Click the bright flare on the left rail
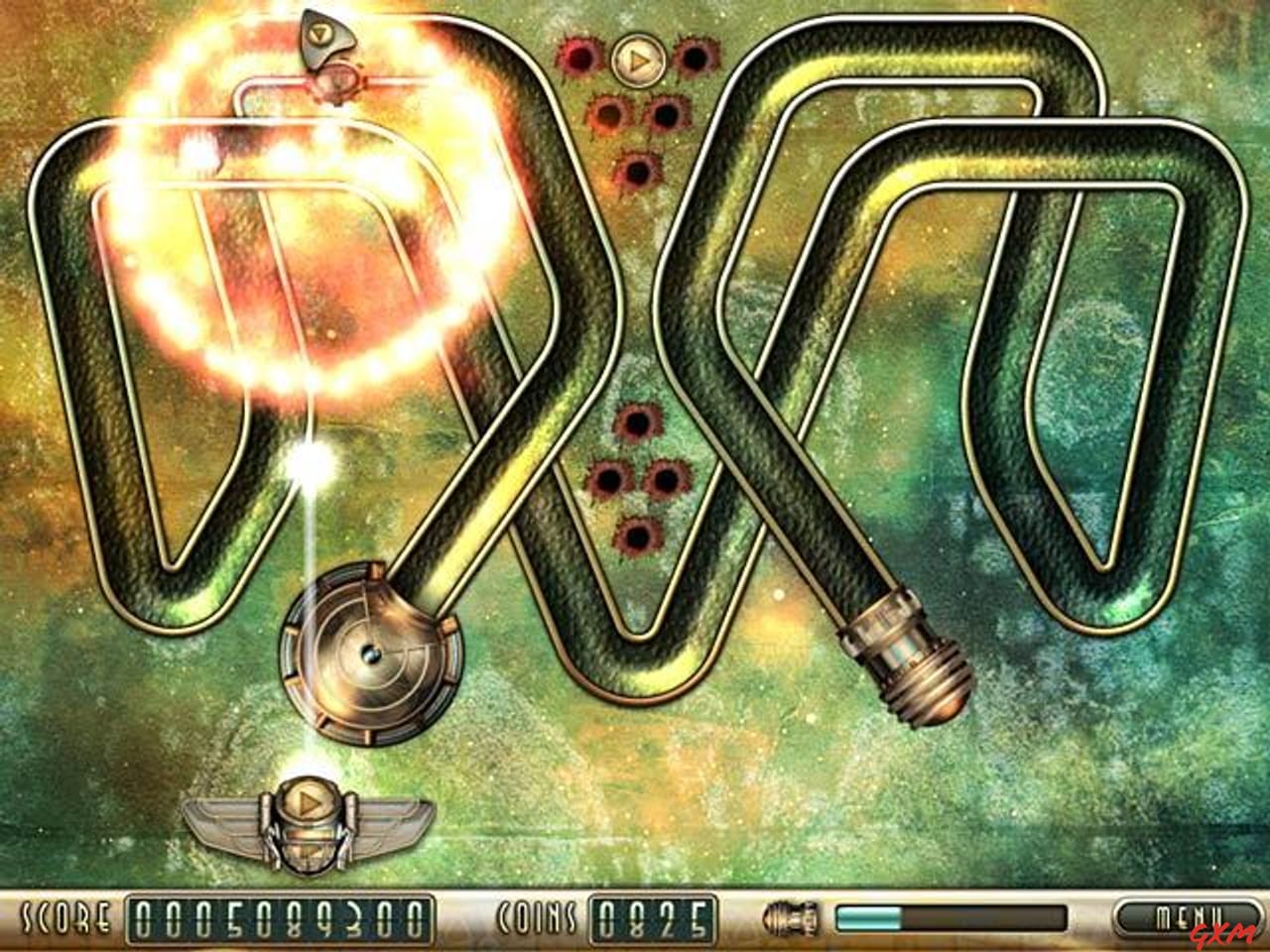This screenshot has width=1270, height=952. (308, 458)
